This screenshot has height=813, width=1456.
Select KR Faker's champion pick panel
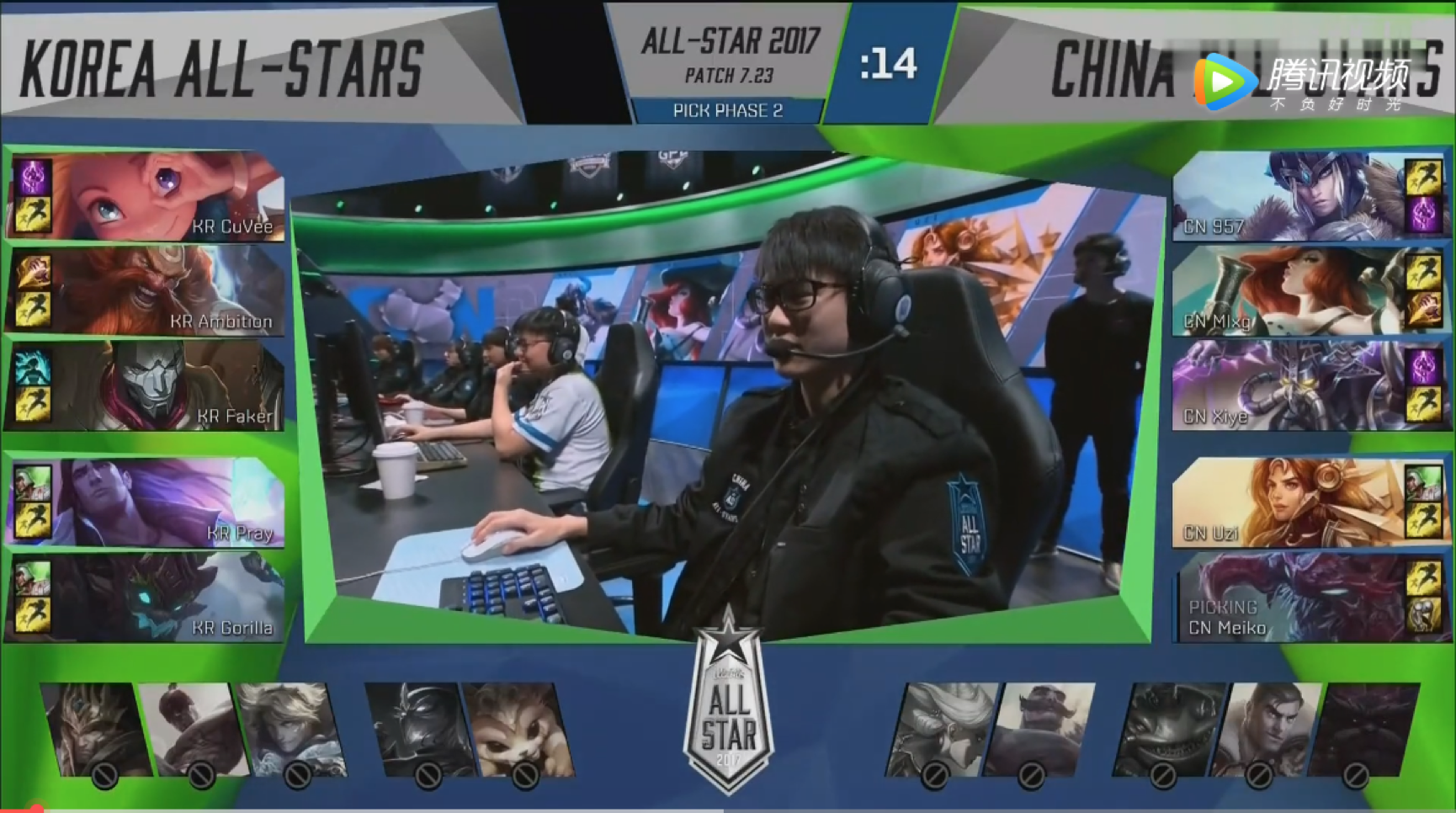pyautogui.click(x=148, y=386)
